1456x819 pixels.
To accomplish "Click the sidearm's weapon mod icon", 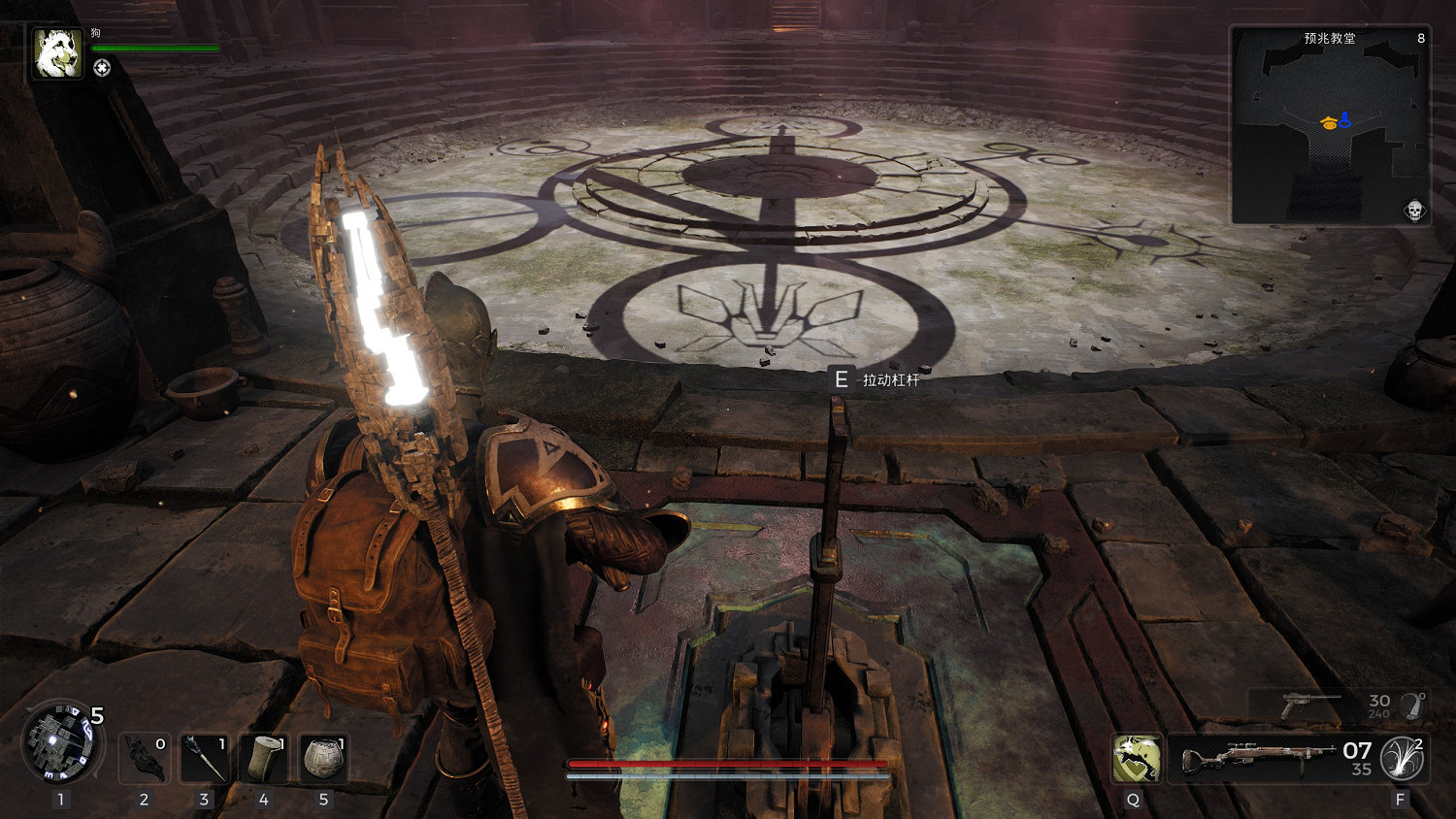I will coord(1413,705).
